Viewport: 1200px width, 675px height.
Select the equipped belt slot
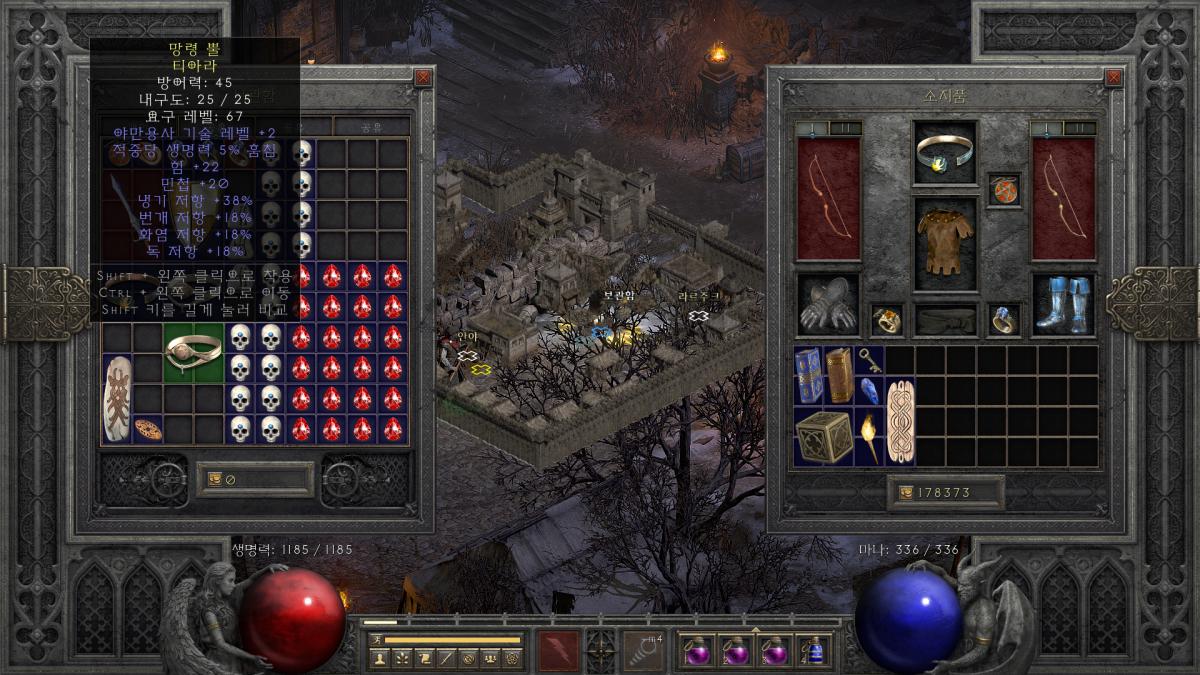[945, 320]
